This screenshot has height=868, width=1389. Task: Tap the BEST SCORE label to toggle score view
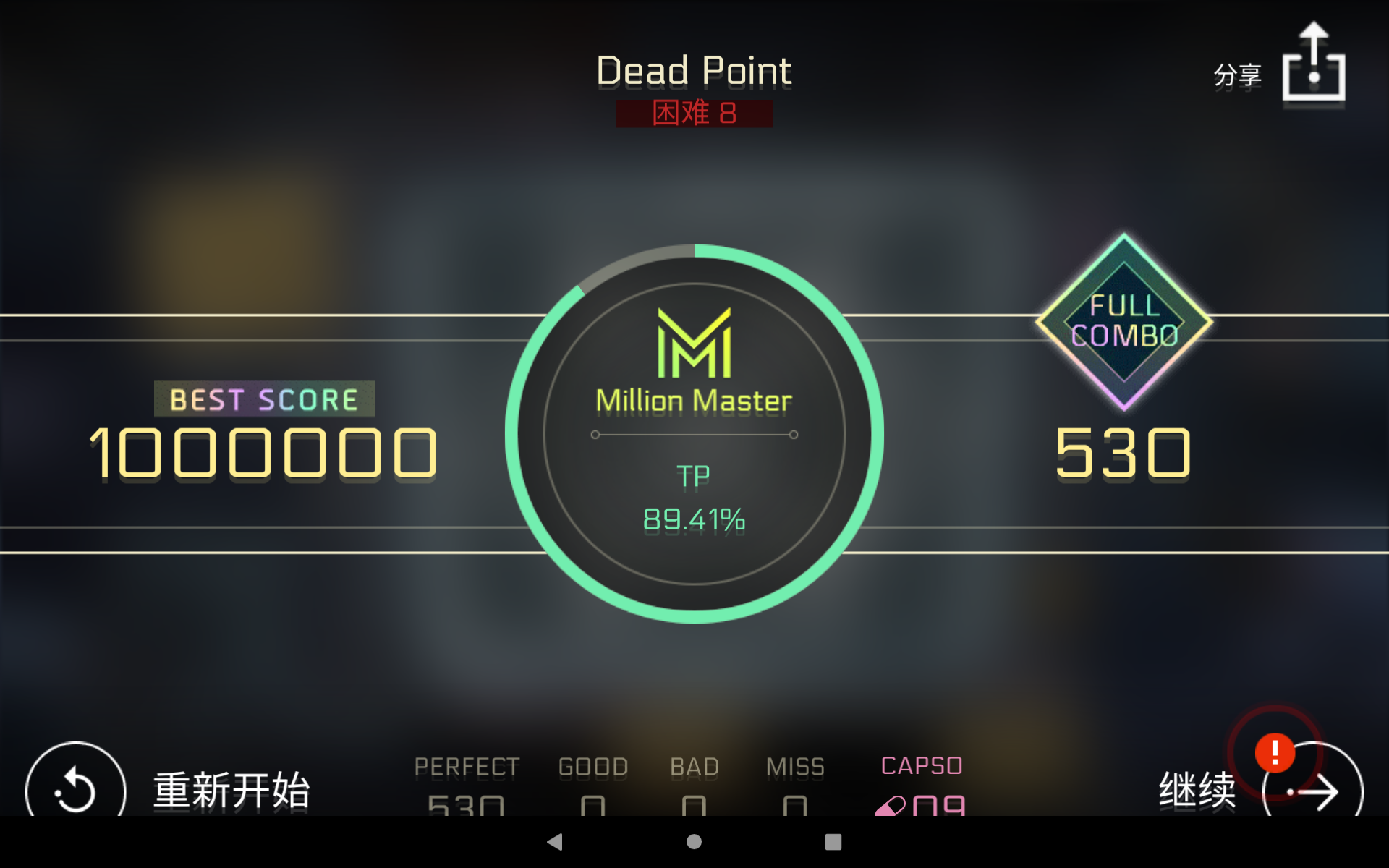click(263, 399)
